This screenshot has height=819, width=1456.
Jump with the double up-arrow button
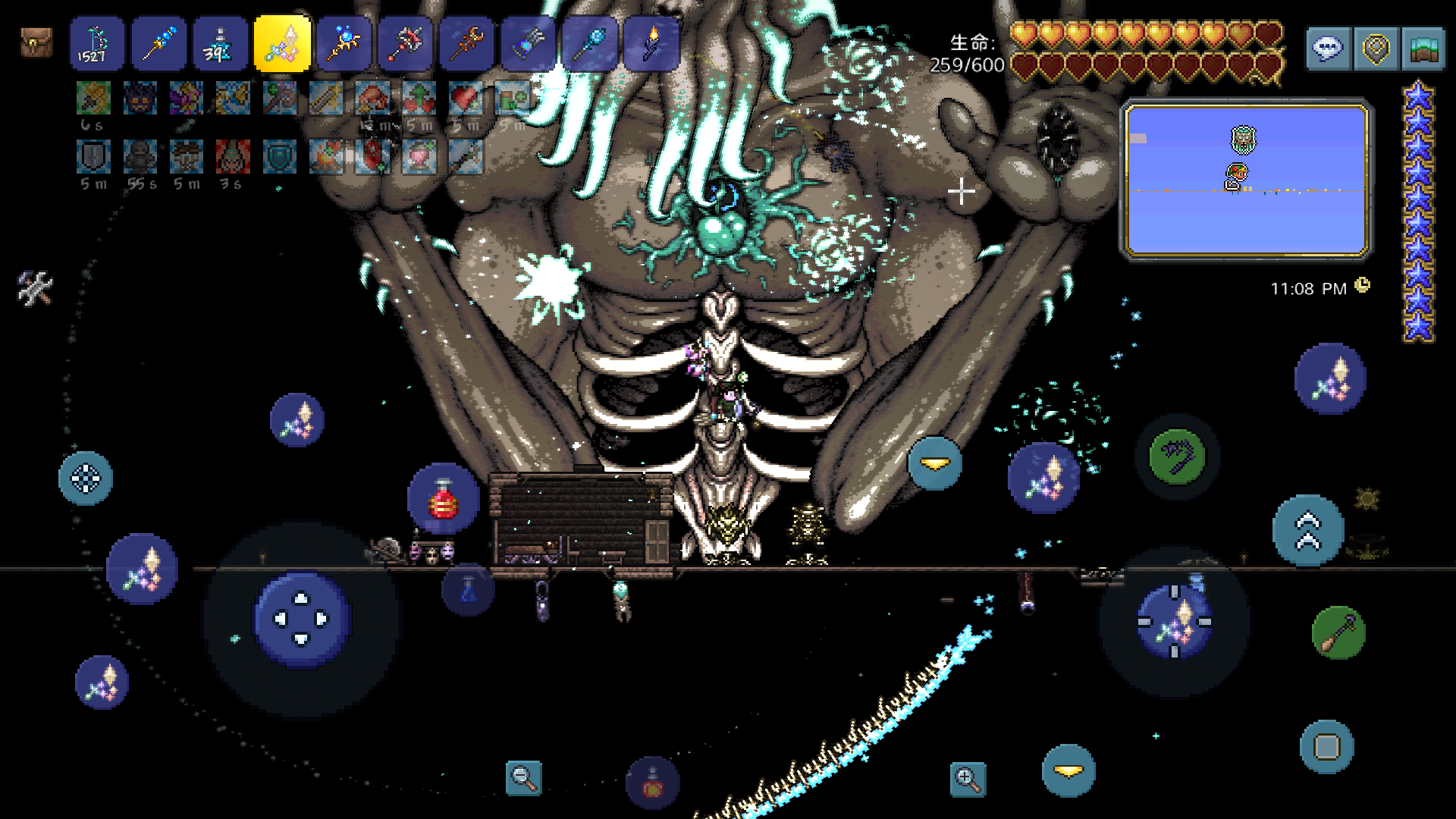pyautogui.click(x=1308, y=531)
